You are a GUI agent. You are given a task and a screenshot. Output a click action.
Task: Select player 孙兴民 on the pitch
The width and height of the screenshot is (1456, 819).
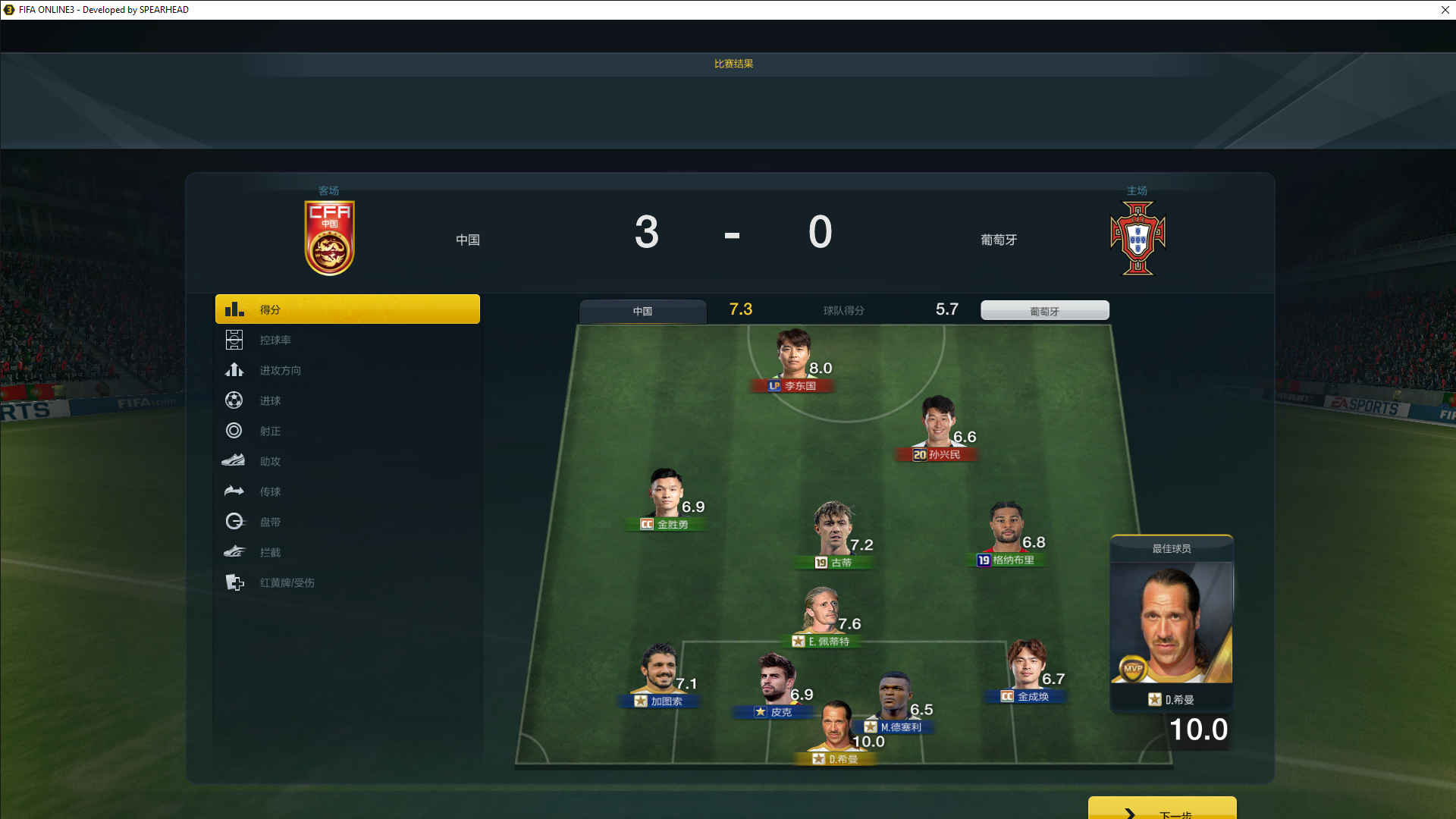pyautogui.click(x=937, y=425)
